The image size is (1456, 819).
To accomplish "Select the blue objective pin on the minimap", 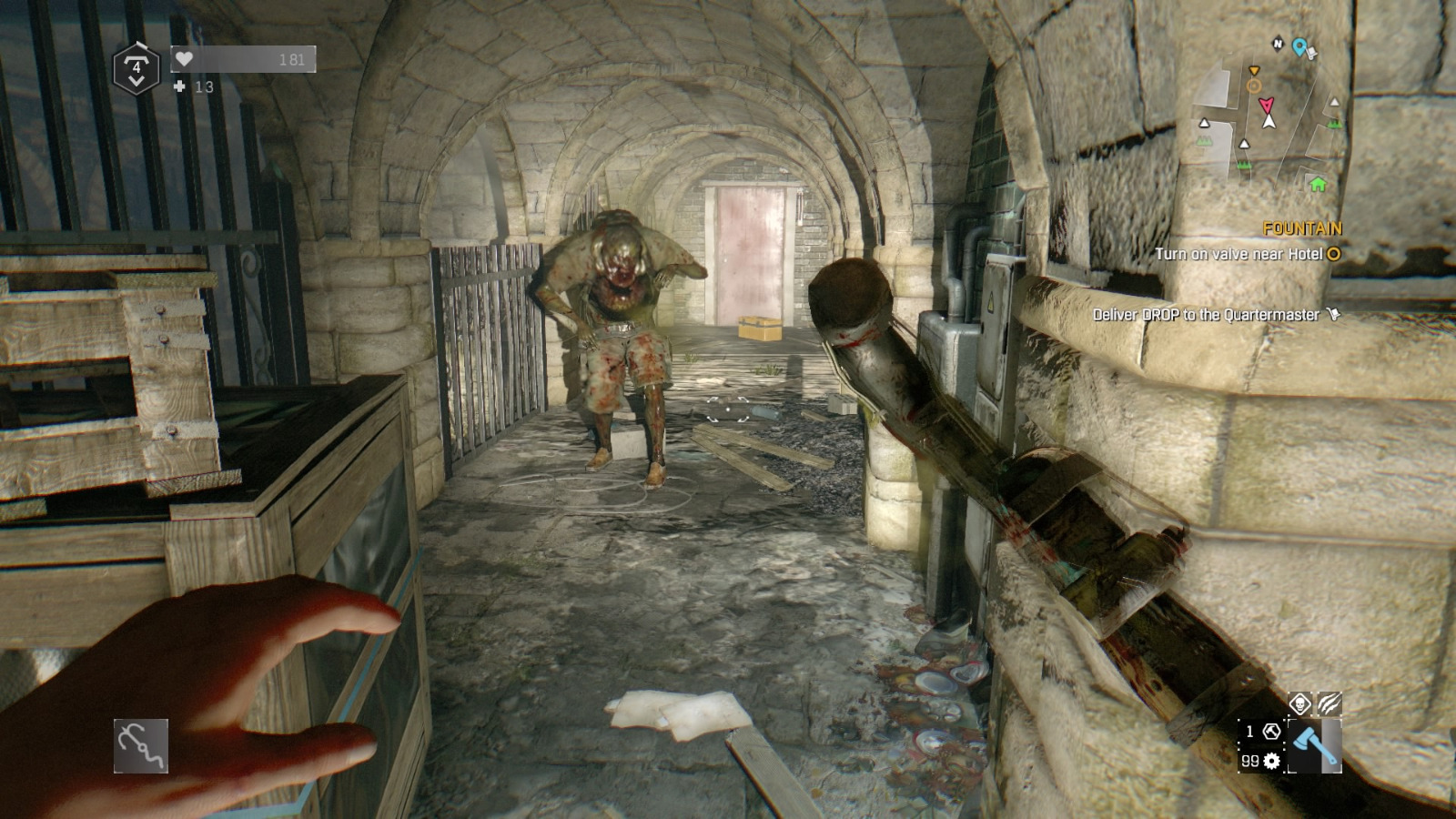I will (1299, 45).
